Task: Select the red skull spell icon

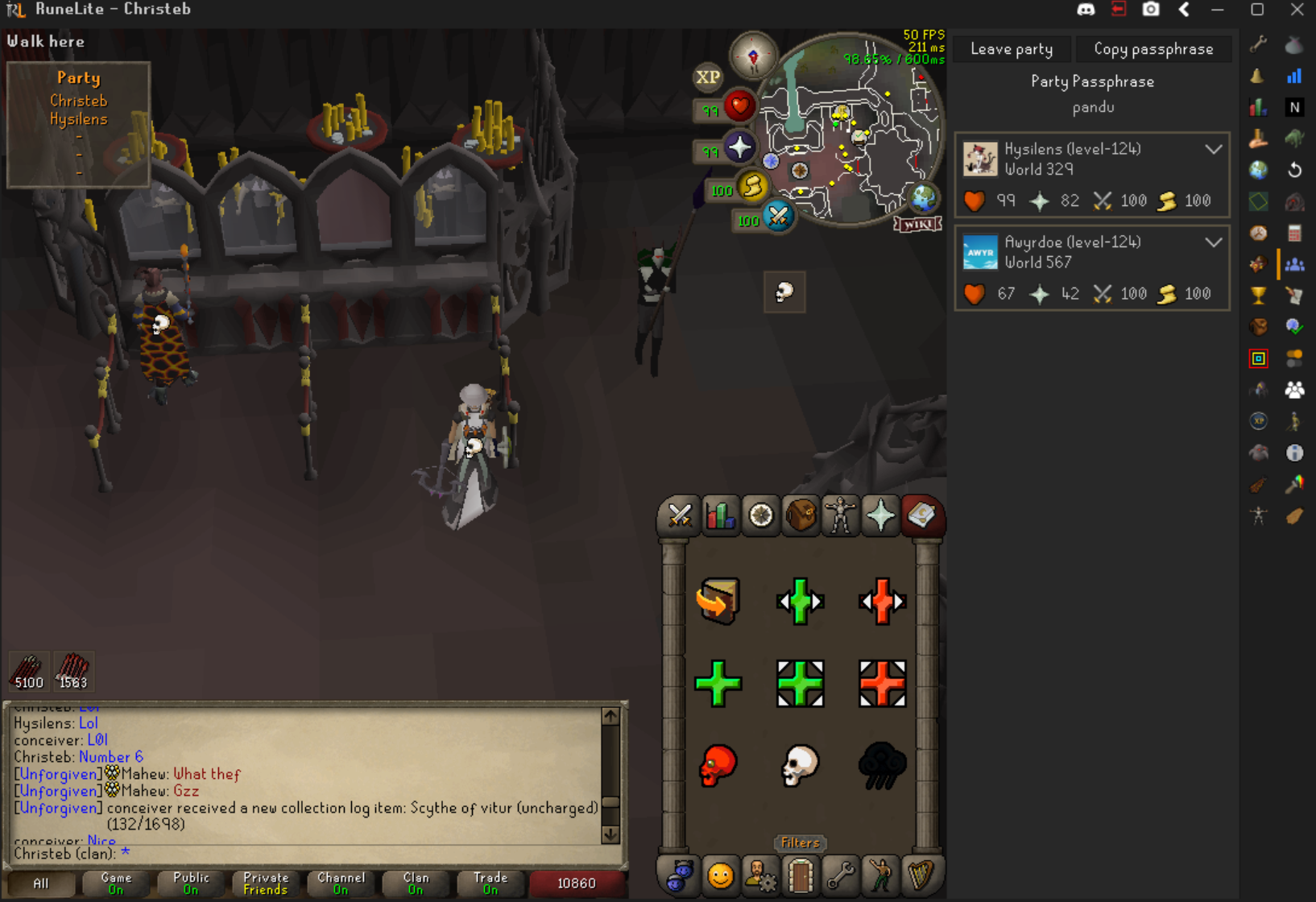Action: [x=718, y=764]
